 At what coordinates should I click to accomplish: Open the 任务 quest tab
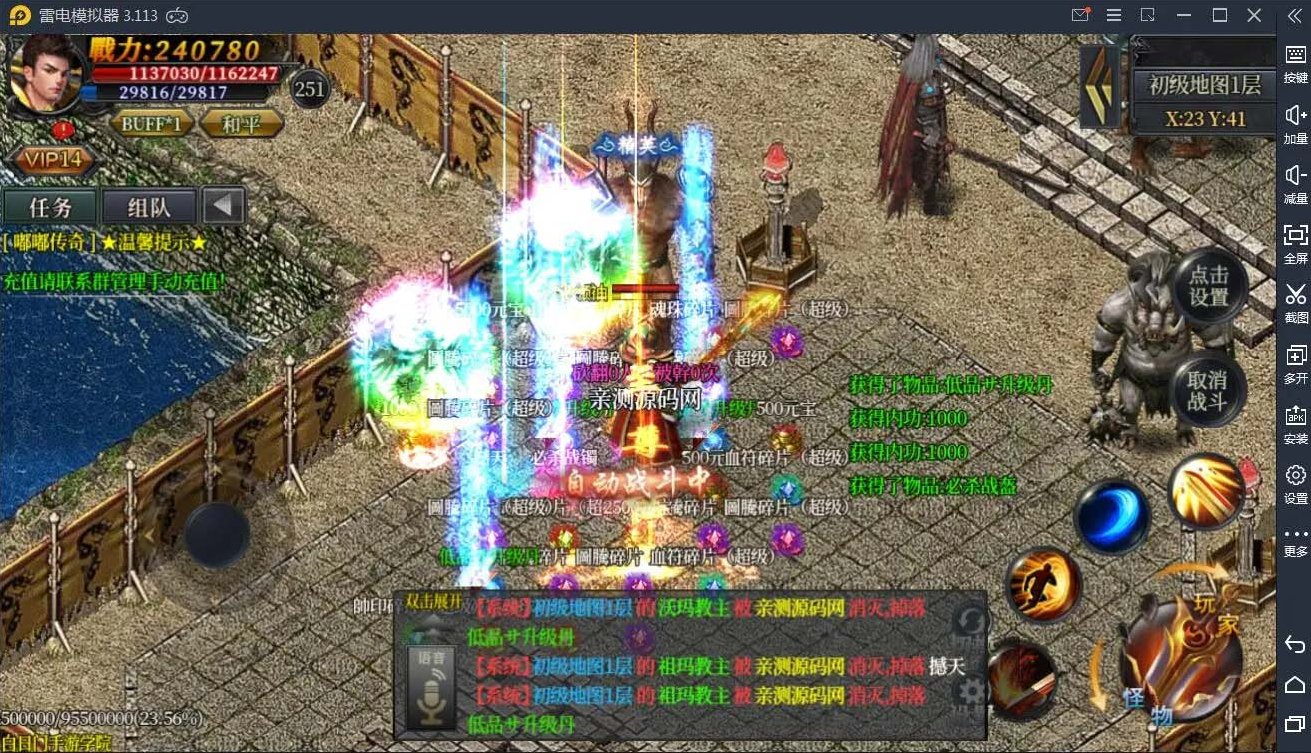(x=50, y=208)
